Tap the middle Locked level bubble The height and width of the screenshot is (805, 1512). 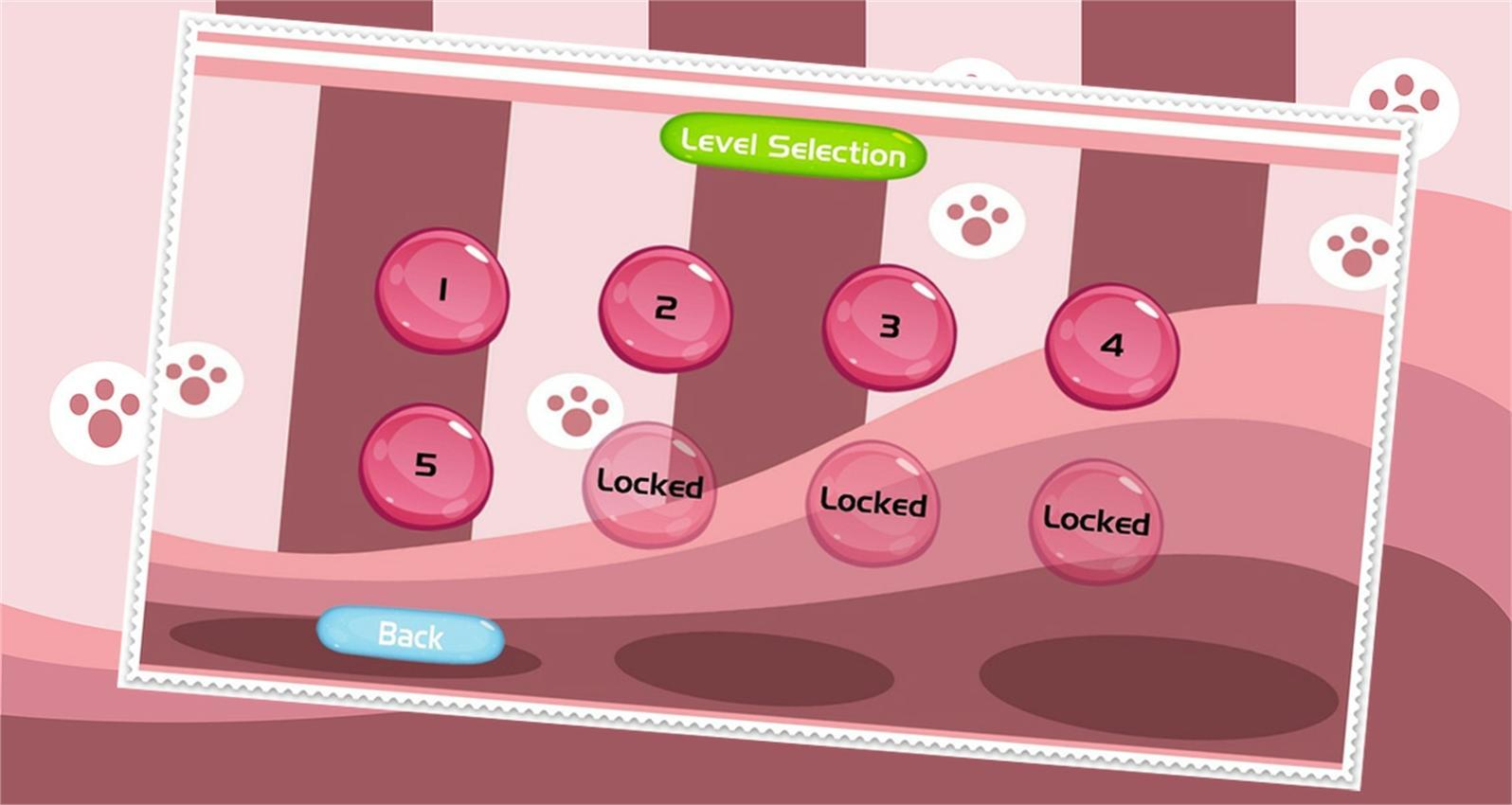click(x=873, y=505)
